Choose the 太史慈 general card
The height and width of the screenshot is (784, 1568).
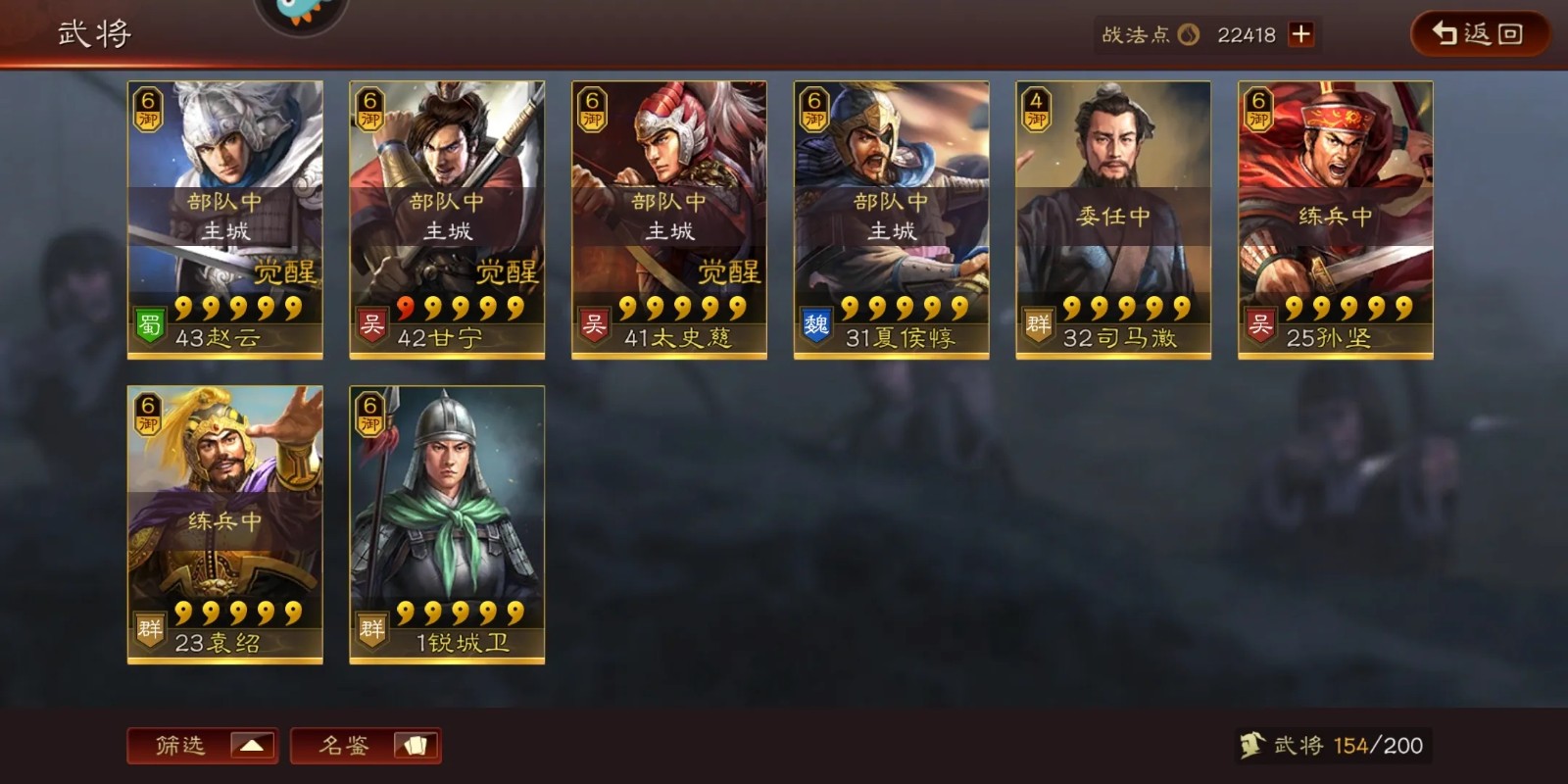669,220
